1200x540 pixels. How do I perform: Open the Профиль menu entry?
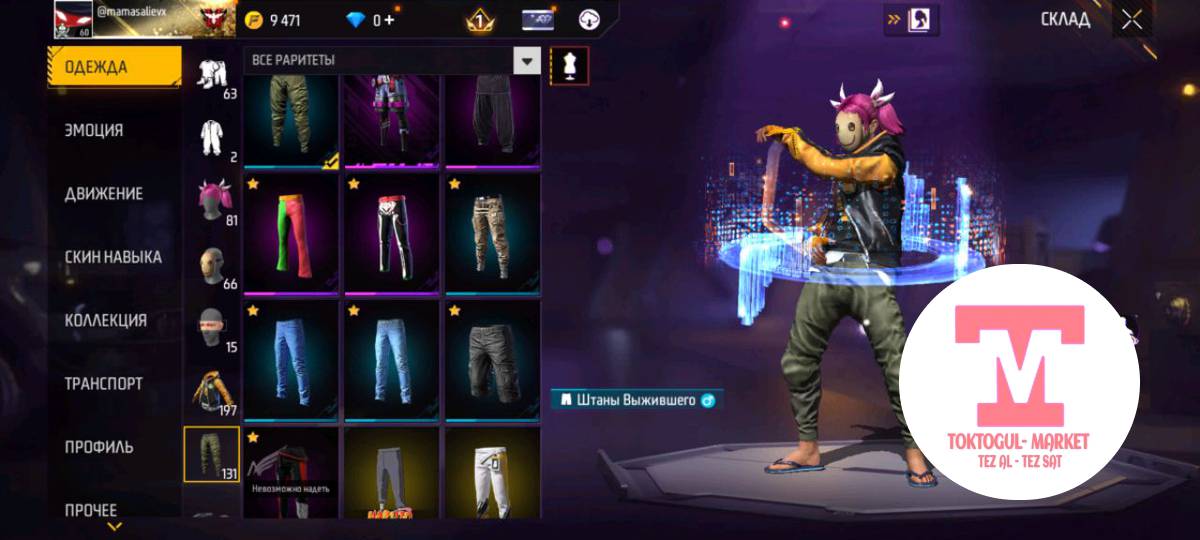(x=99, y=447)
